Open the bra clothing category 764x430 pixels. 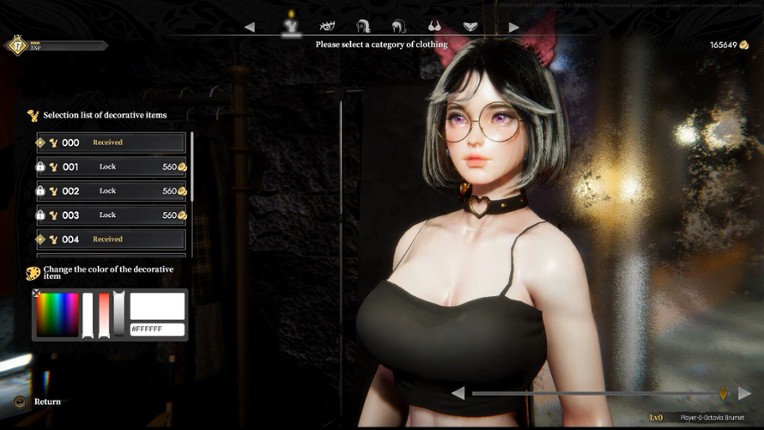[435, 26]
